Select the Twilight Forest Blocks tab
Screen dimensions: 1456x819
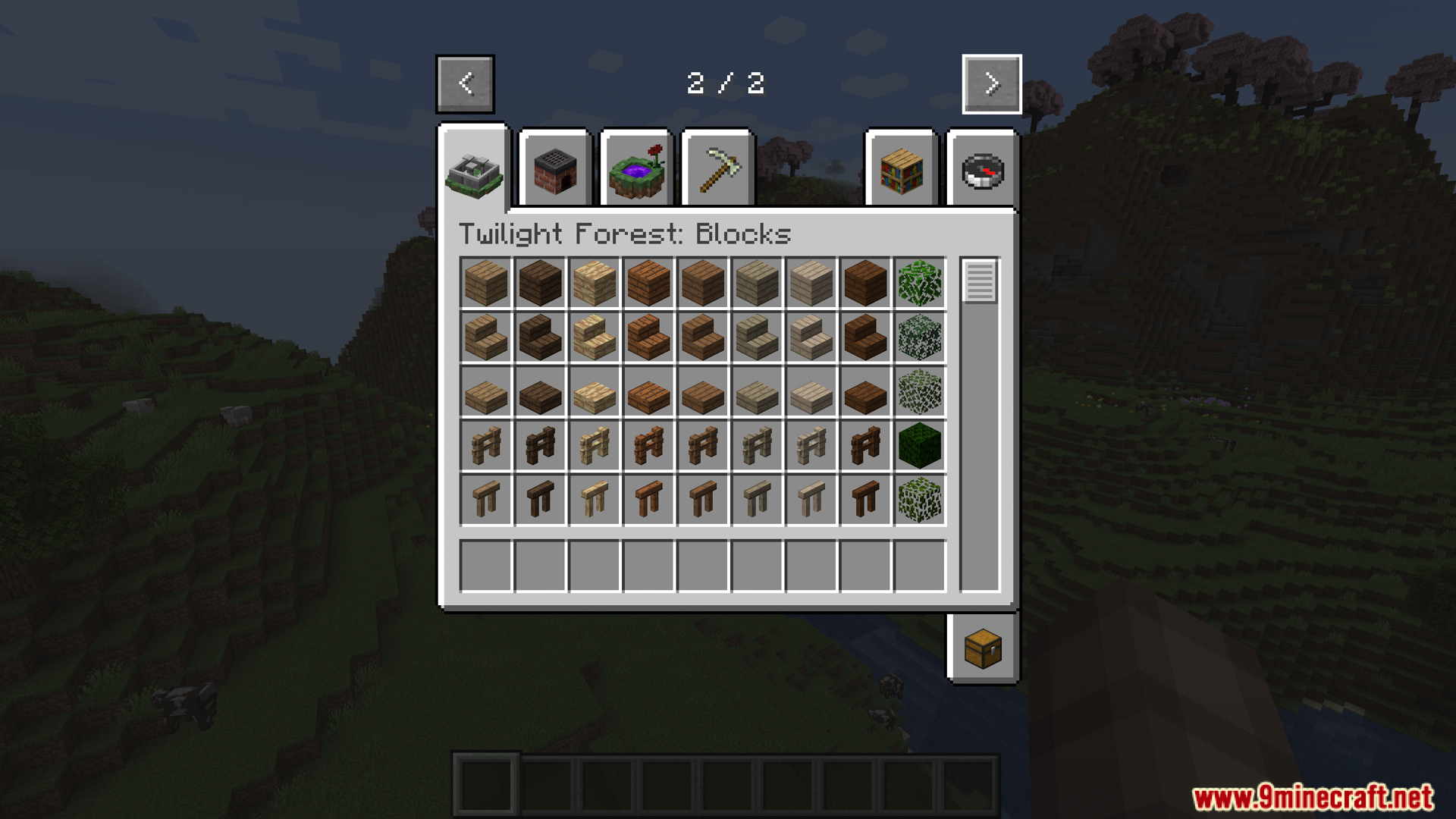point(475,171)
